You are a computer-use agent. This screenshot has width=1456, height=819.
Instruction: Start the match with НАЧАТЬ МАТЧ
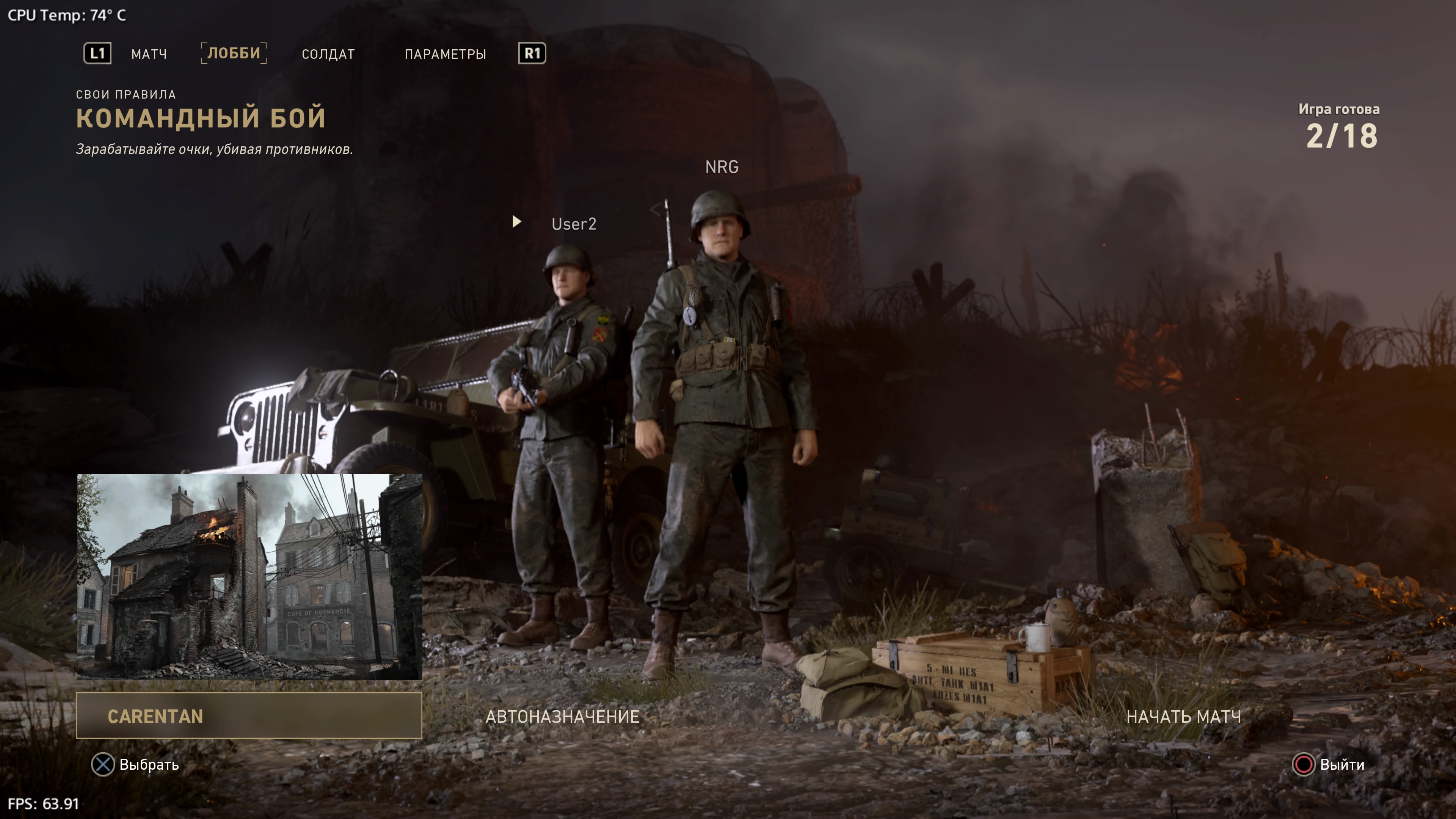point(1183,716)
